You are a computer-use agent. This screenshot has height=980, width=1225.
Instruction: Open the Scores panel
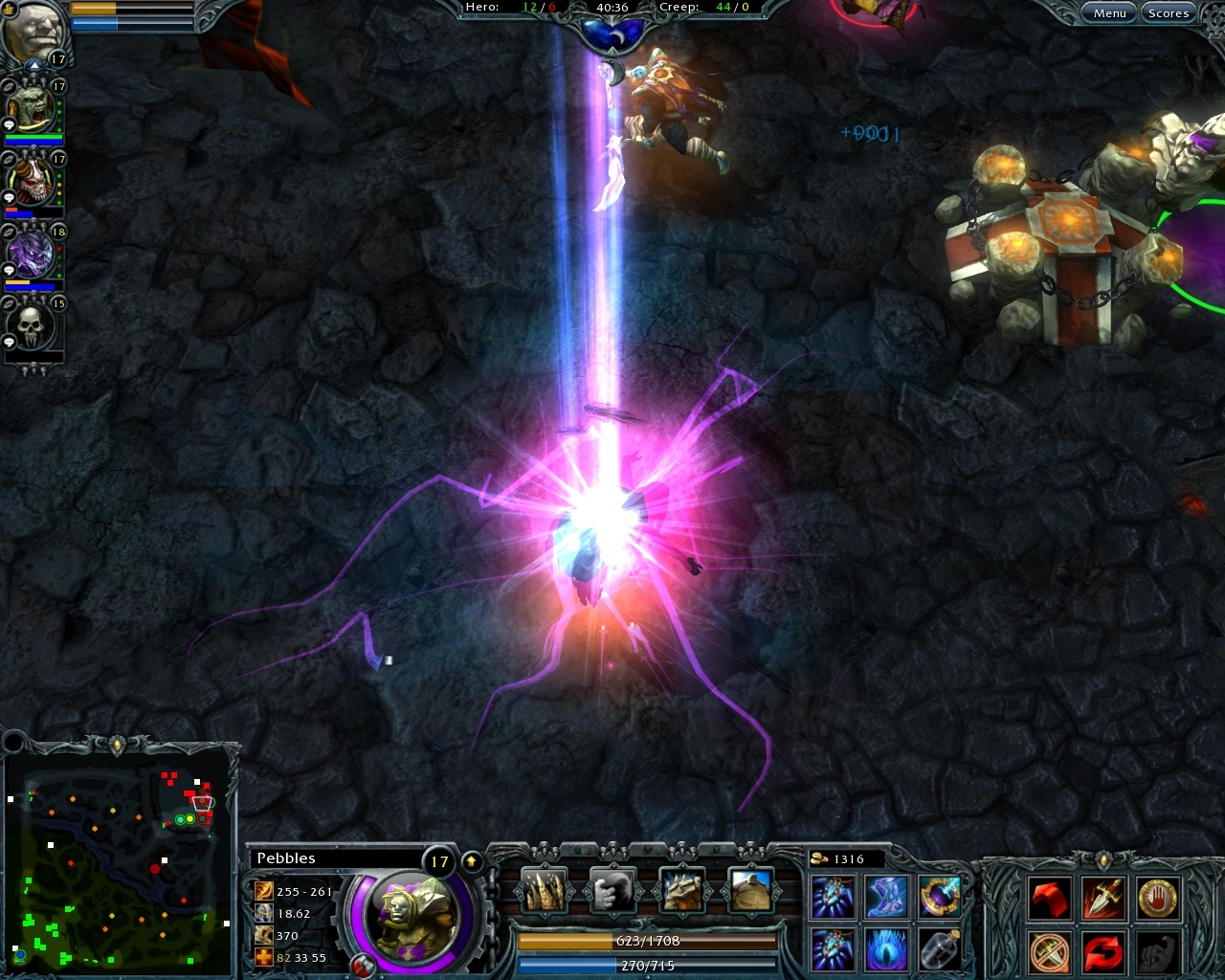click(x=1169, y=12)
